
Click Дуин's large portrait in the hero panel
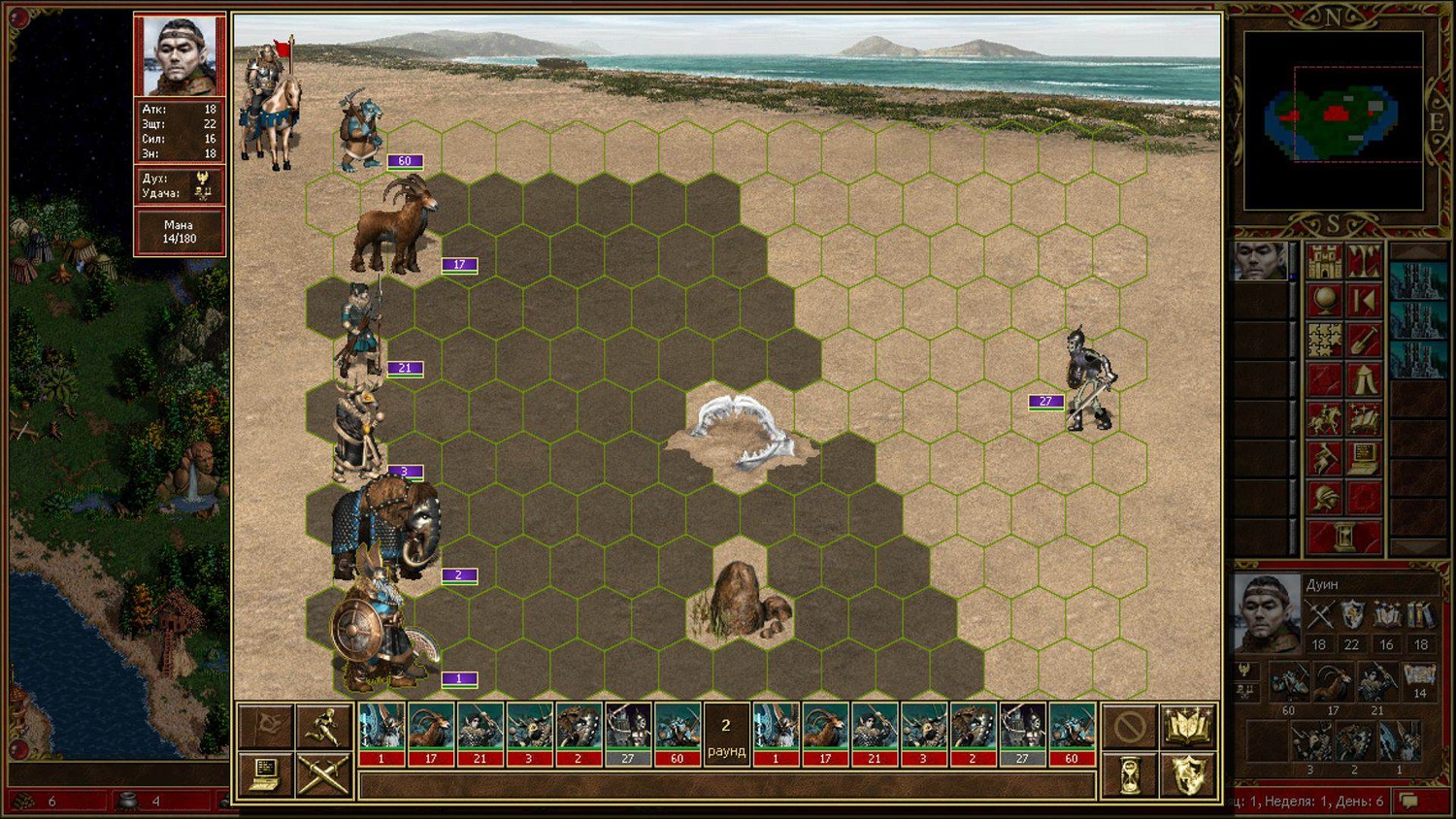tap(1266, 611)
